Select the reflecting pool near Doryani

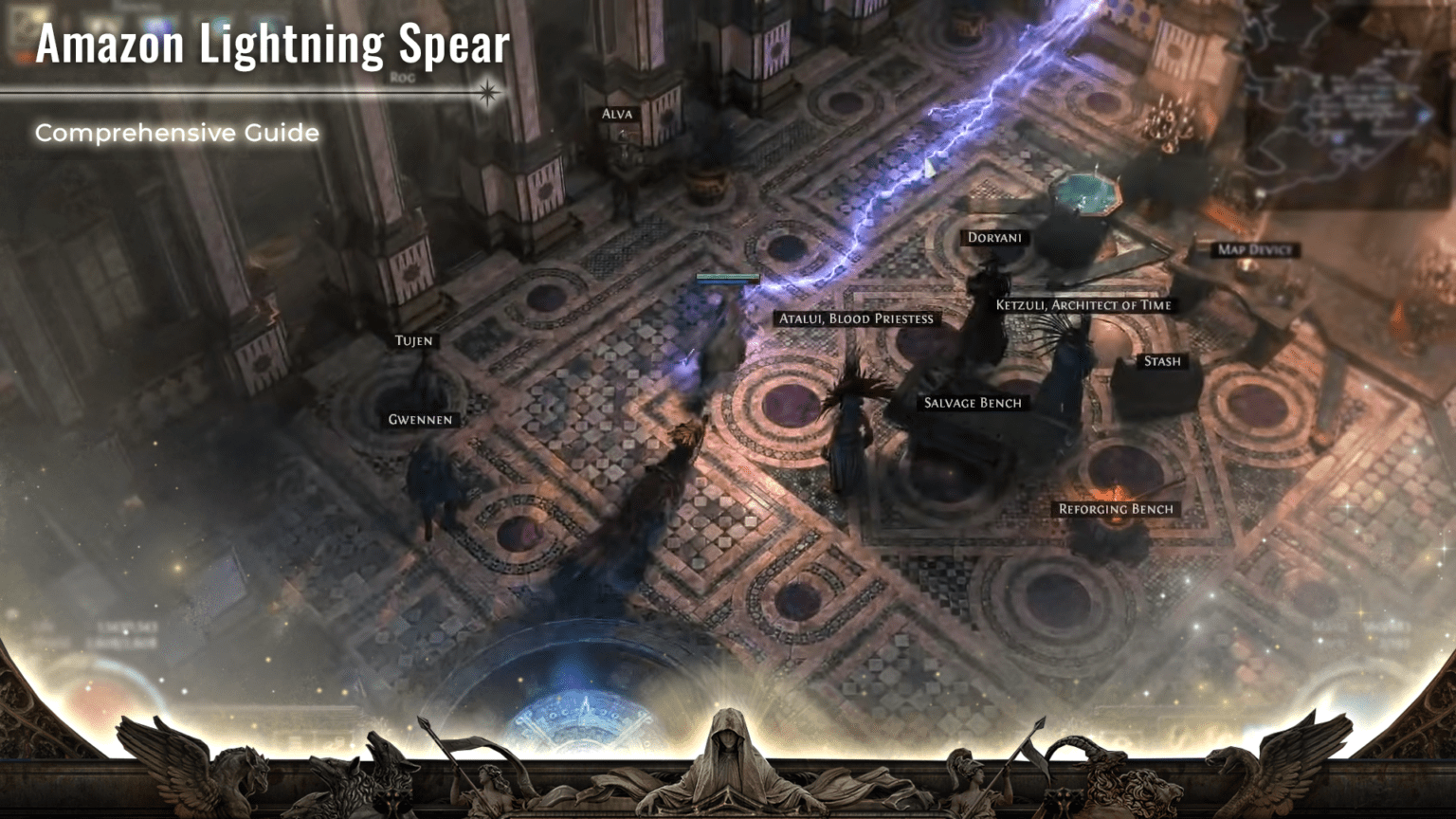coord(1090,194)
